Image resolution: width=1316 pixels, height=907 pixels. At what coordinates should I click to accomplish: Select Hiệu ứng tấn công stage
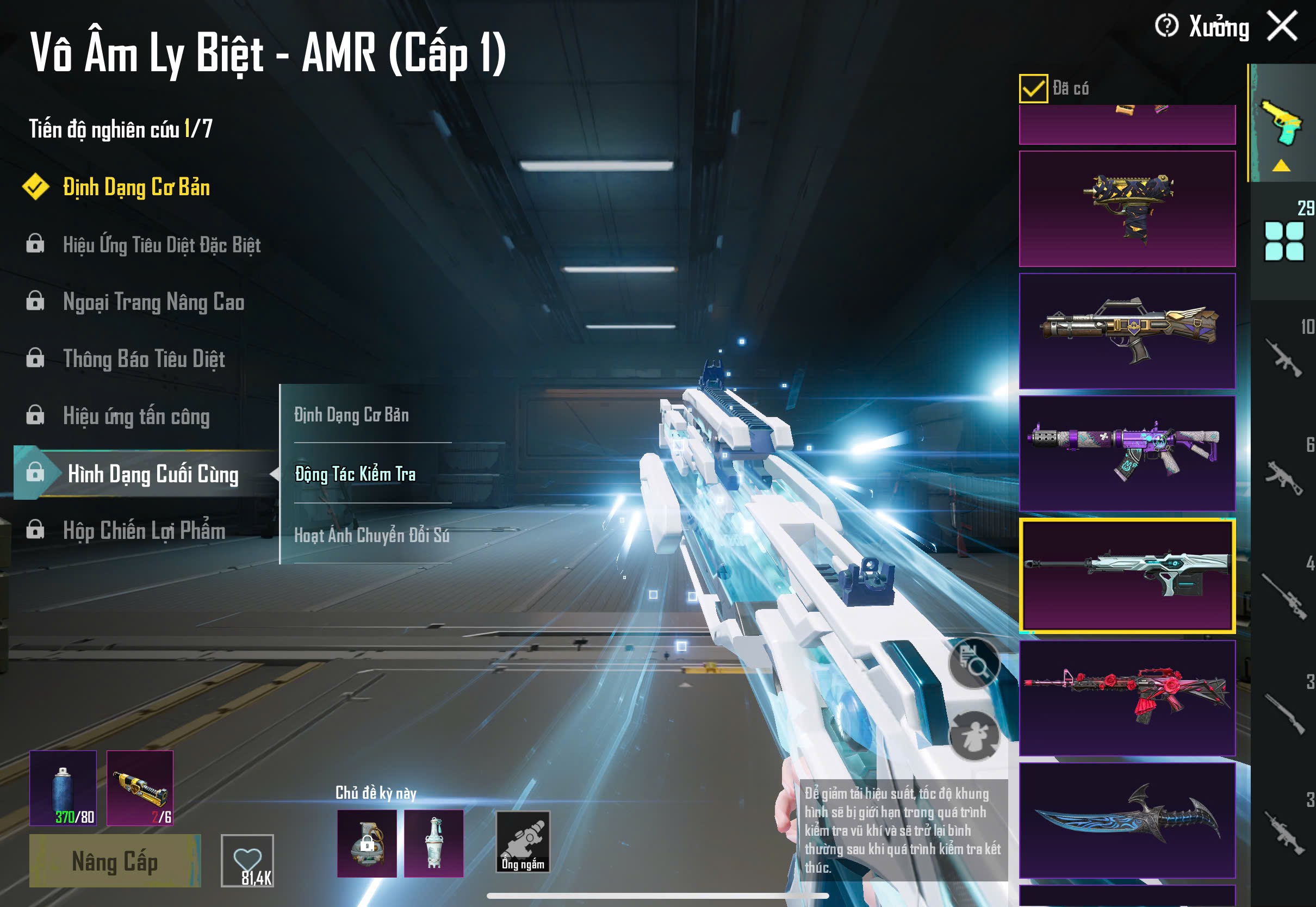[136, 417]
